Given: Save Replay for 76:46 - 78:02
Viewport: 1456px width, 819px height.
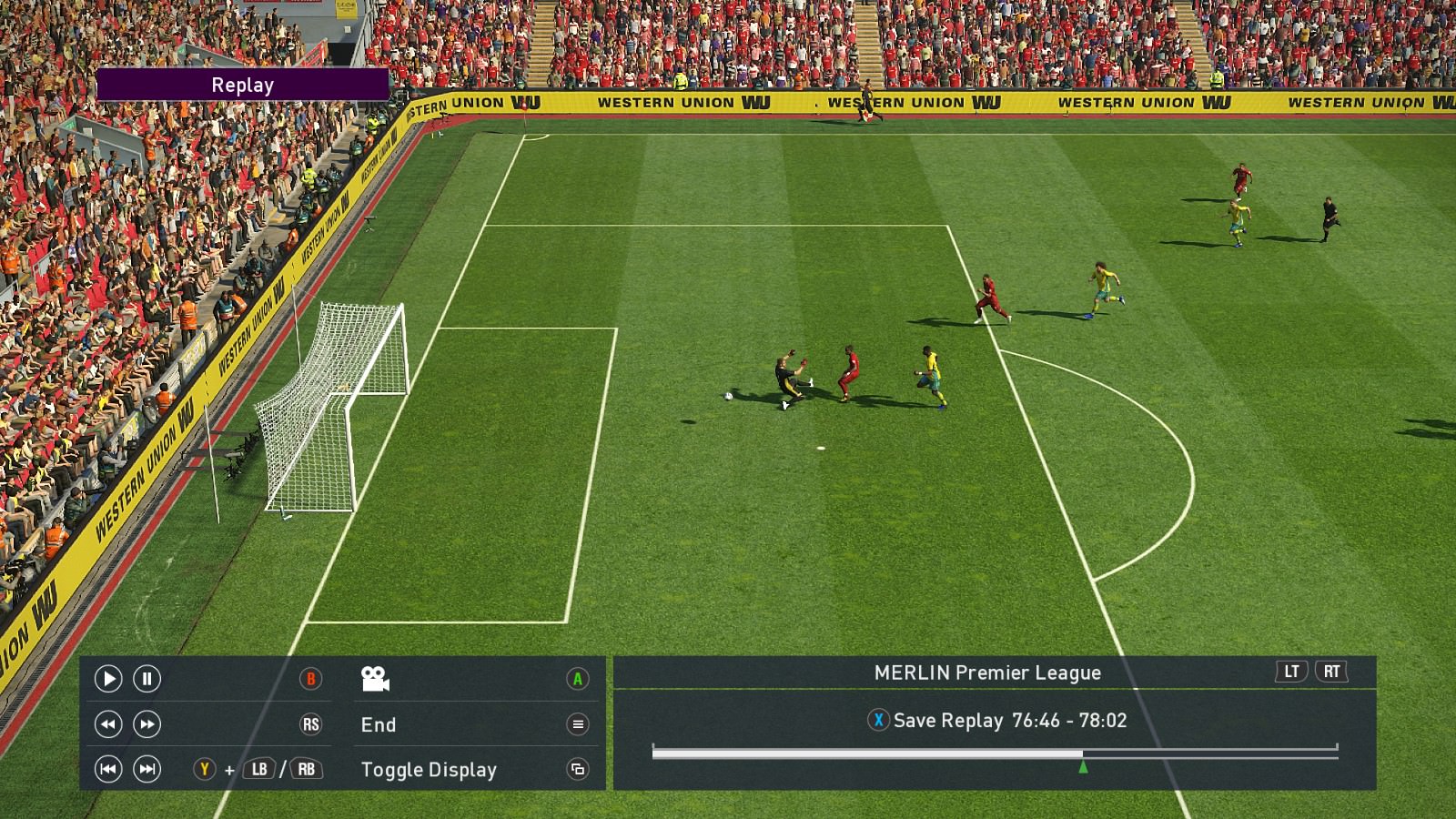Looking at the screenshot, I should tap(996, 721).
